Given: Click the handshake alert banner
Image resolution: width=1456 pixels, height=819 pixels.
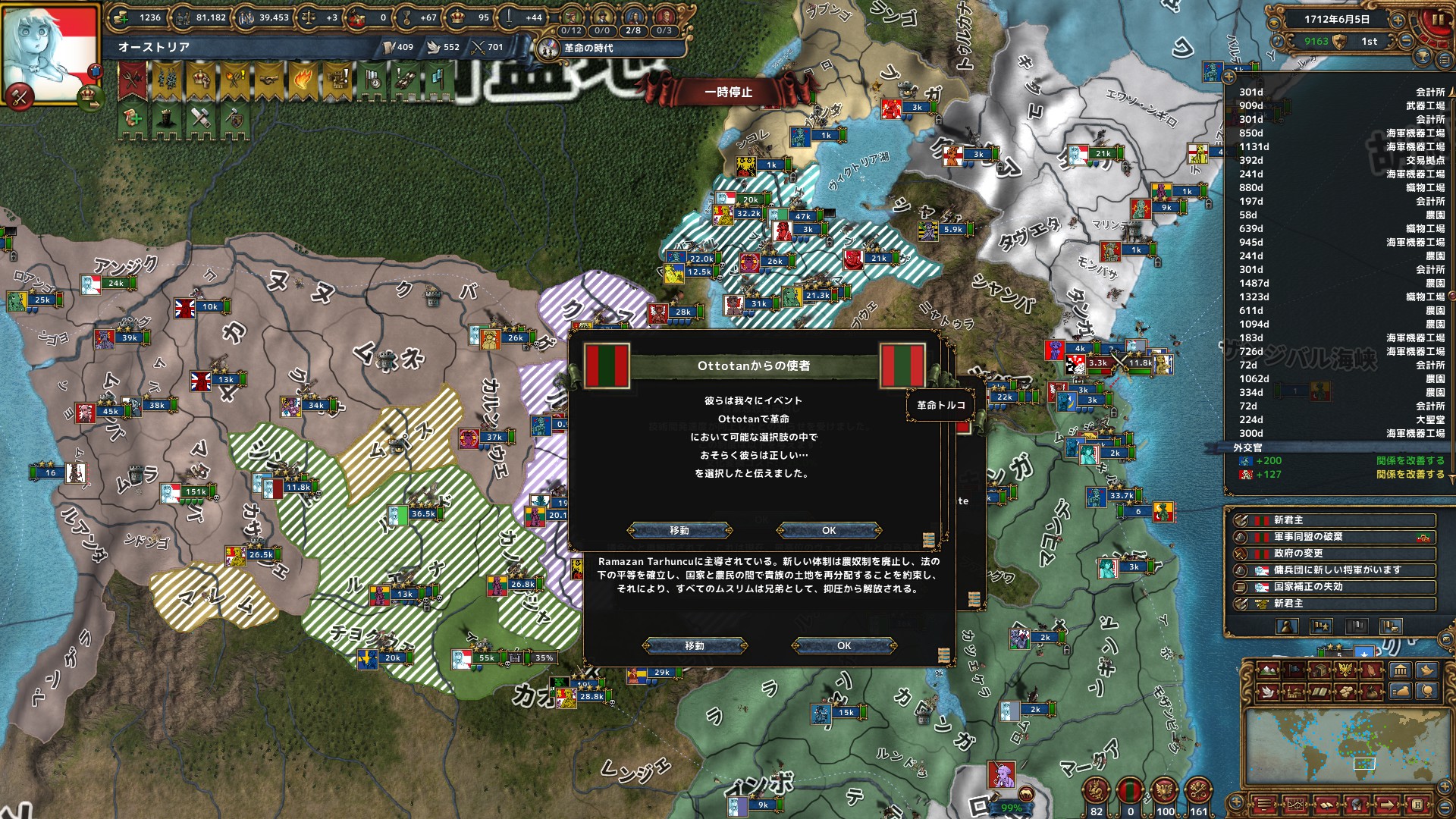Looking at the screenshot, I should tap(268, 80).
